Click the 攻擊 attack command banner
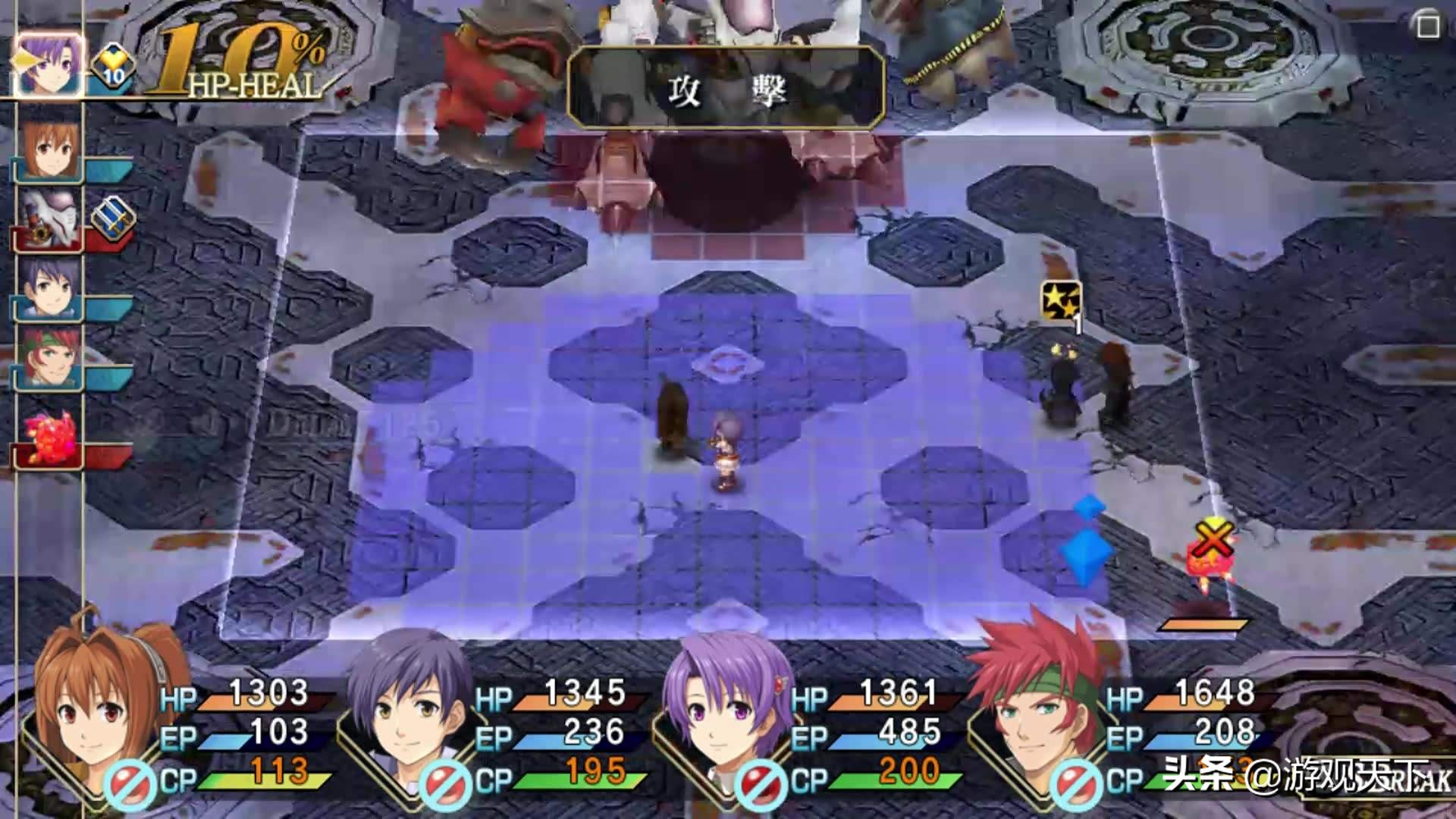Viewport: 1456px width, 819px height. (x=726, y=89)
